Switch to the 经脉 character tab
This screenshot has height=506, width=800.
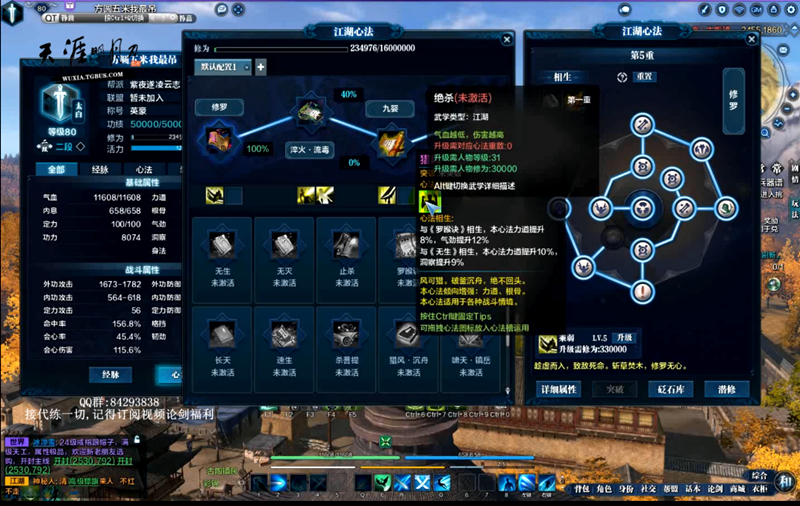[100, 170]
